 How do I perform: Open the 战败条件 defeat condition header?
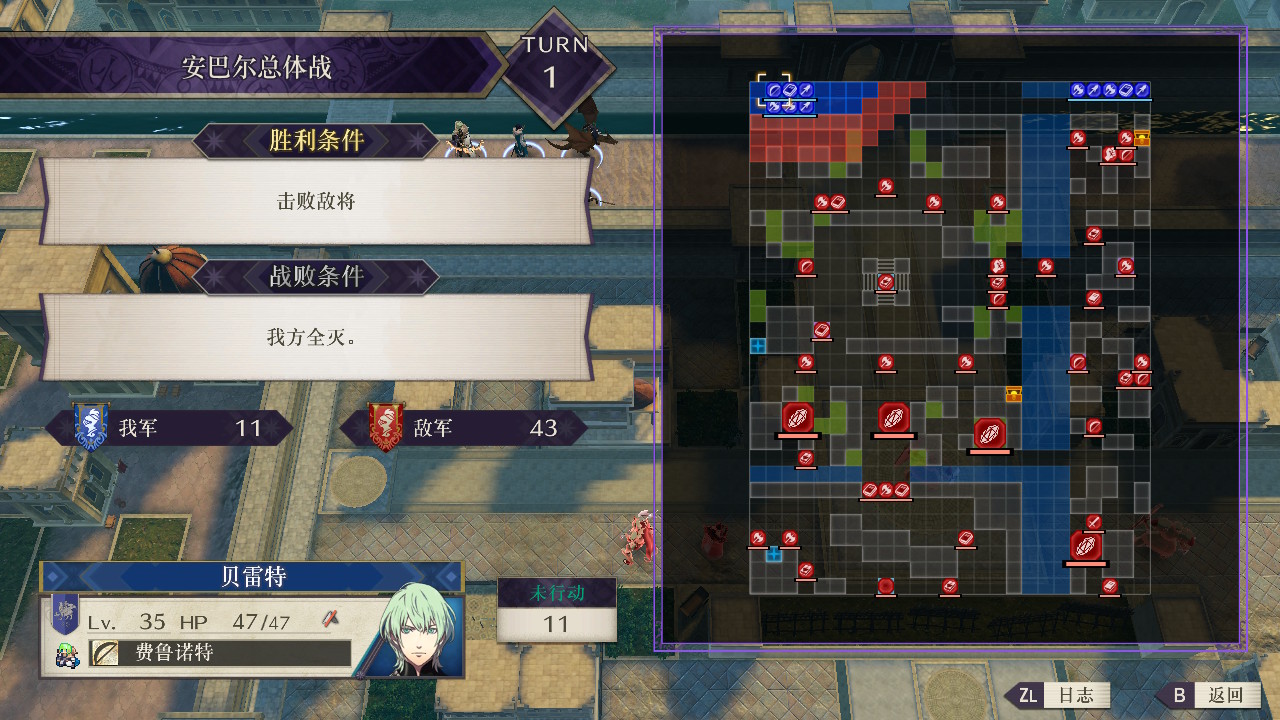[315, 277]
